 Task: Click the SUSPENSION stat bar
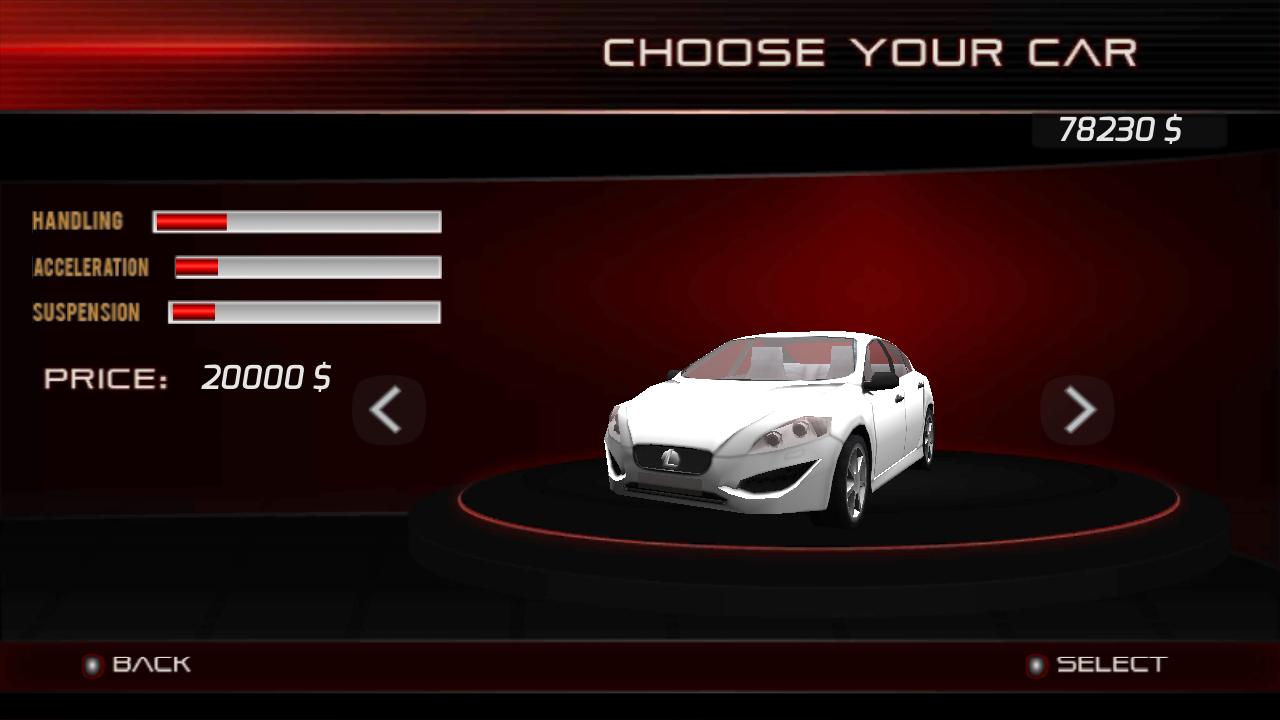pyautogui.click(x=304, y=312)
